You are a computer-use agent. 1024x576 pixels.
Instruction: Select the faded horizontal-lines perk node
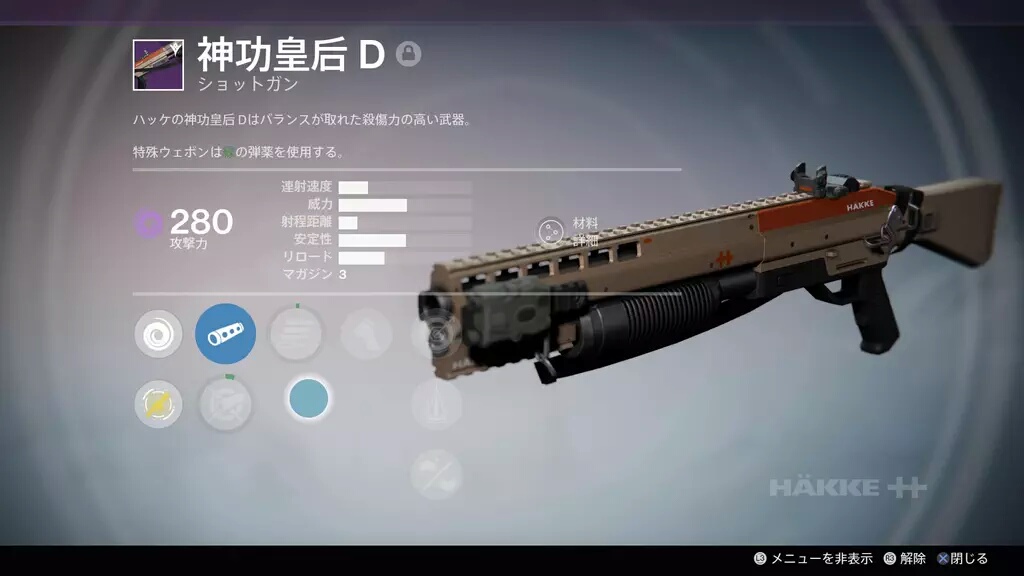click(296, 334)
